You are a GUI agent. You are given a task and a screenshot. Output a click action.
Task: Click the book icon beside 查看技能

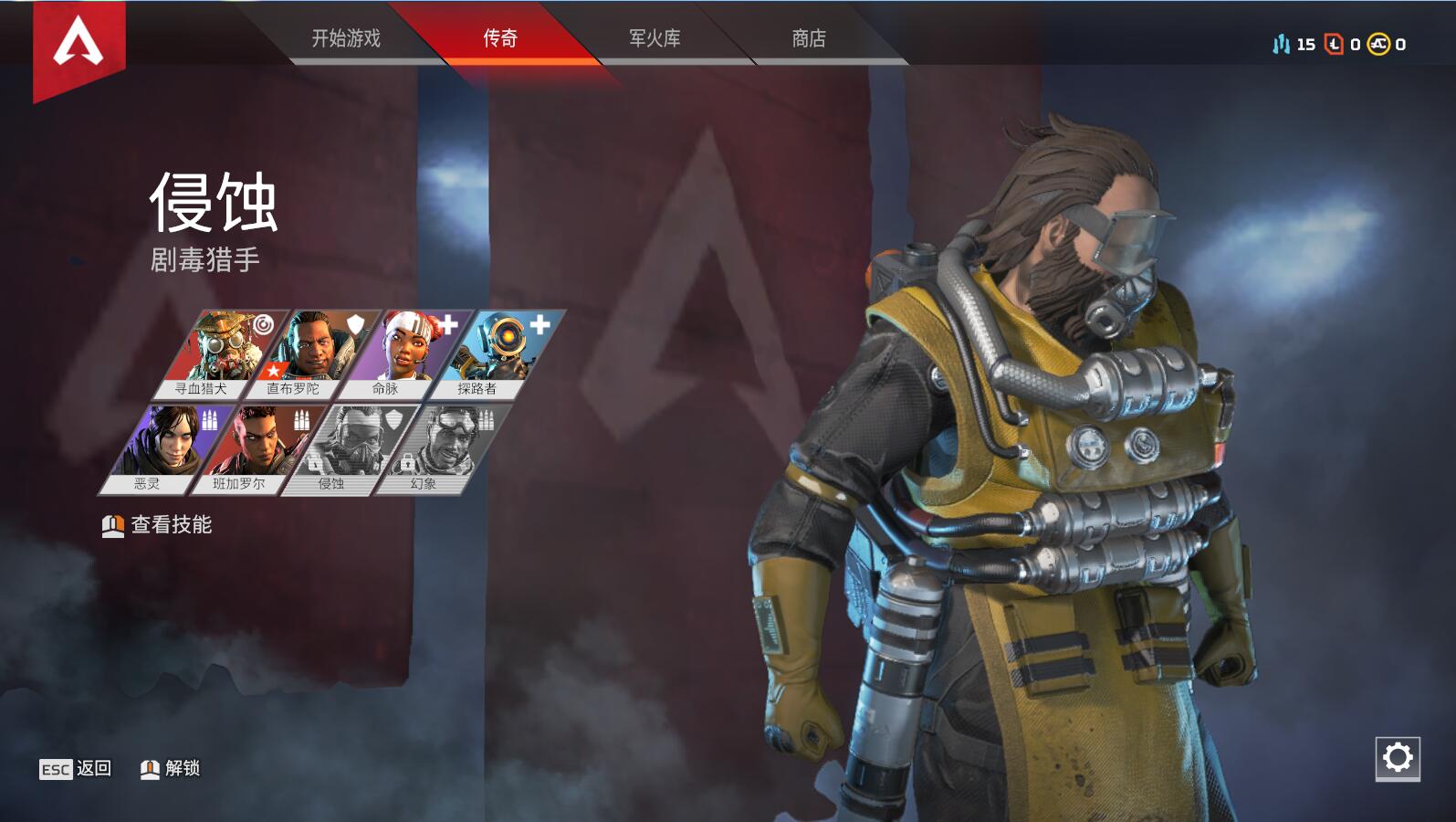[111, 525]
